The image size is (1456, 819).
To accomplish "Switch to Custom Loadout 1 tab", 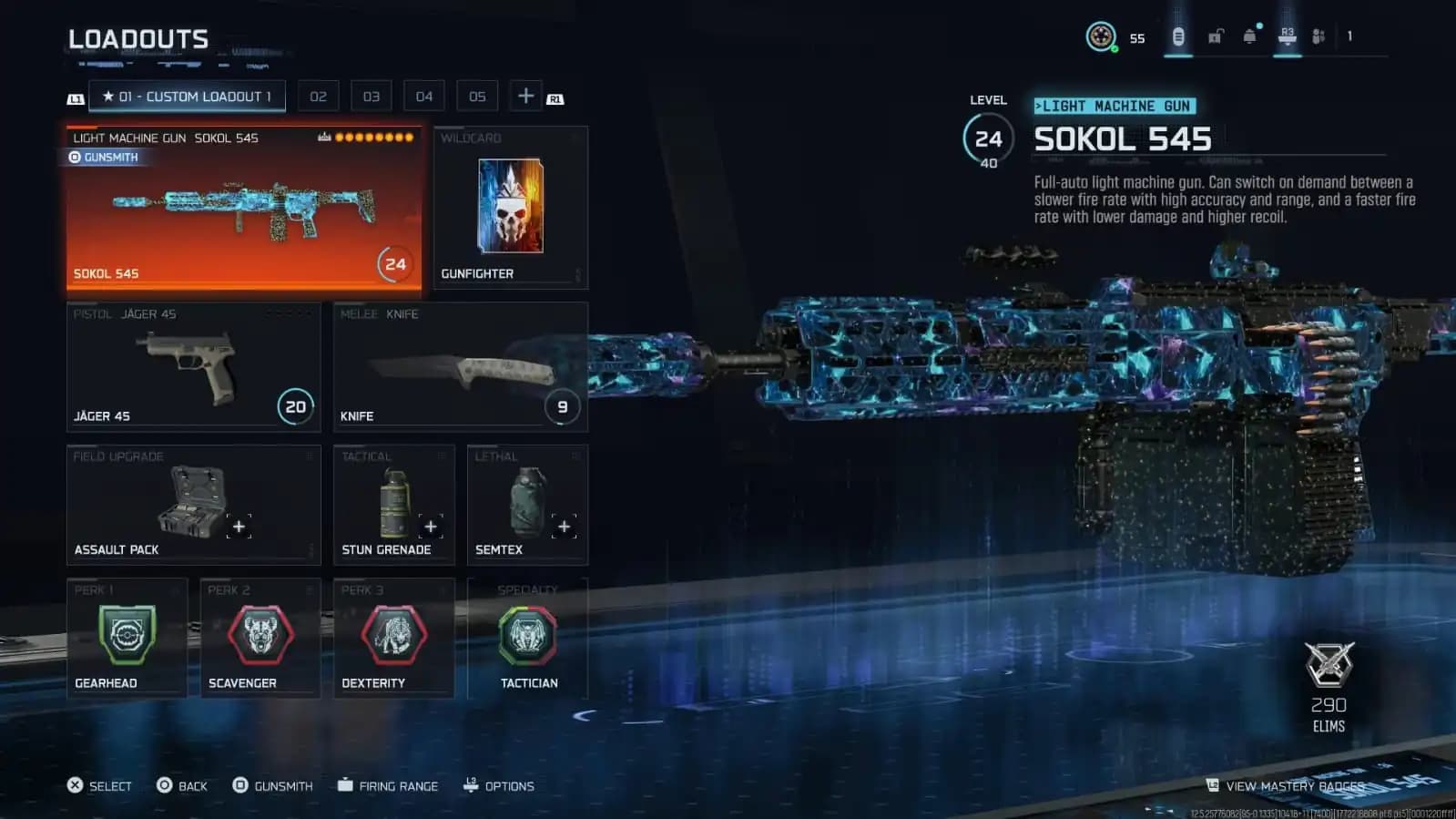I will (186, 96).
